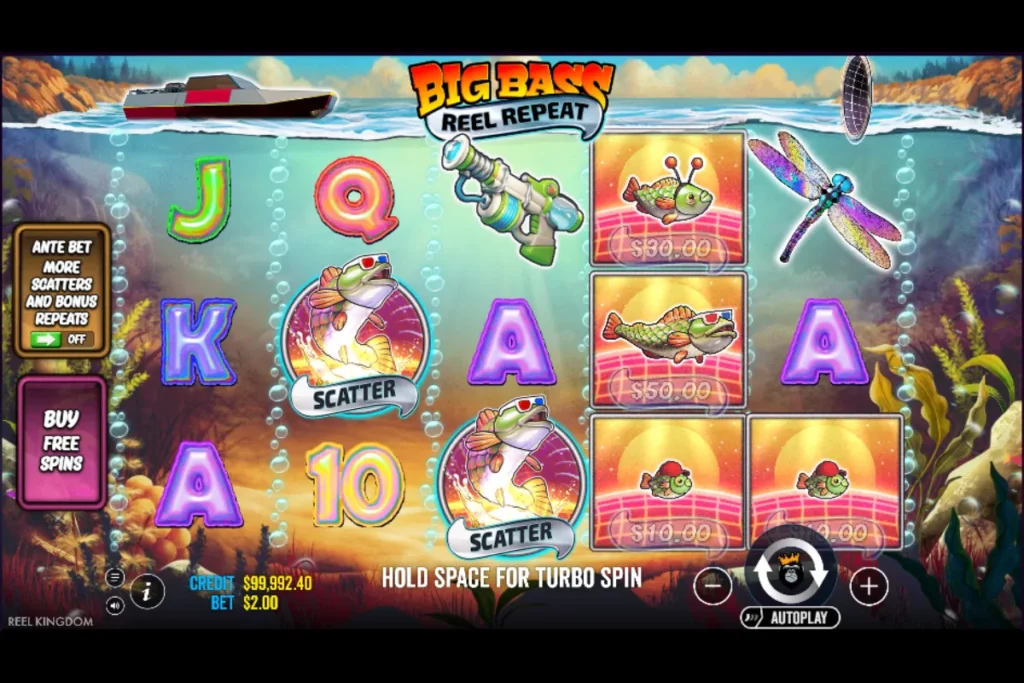Screen dimensions: 1024x683
Task: Increase the bet with the plus button
Action: pos(868,587)
